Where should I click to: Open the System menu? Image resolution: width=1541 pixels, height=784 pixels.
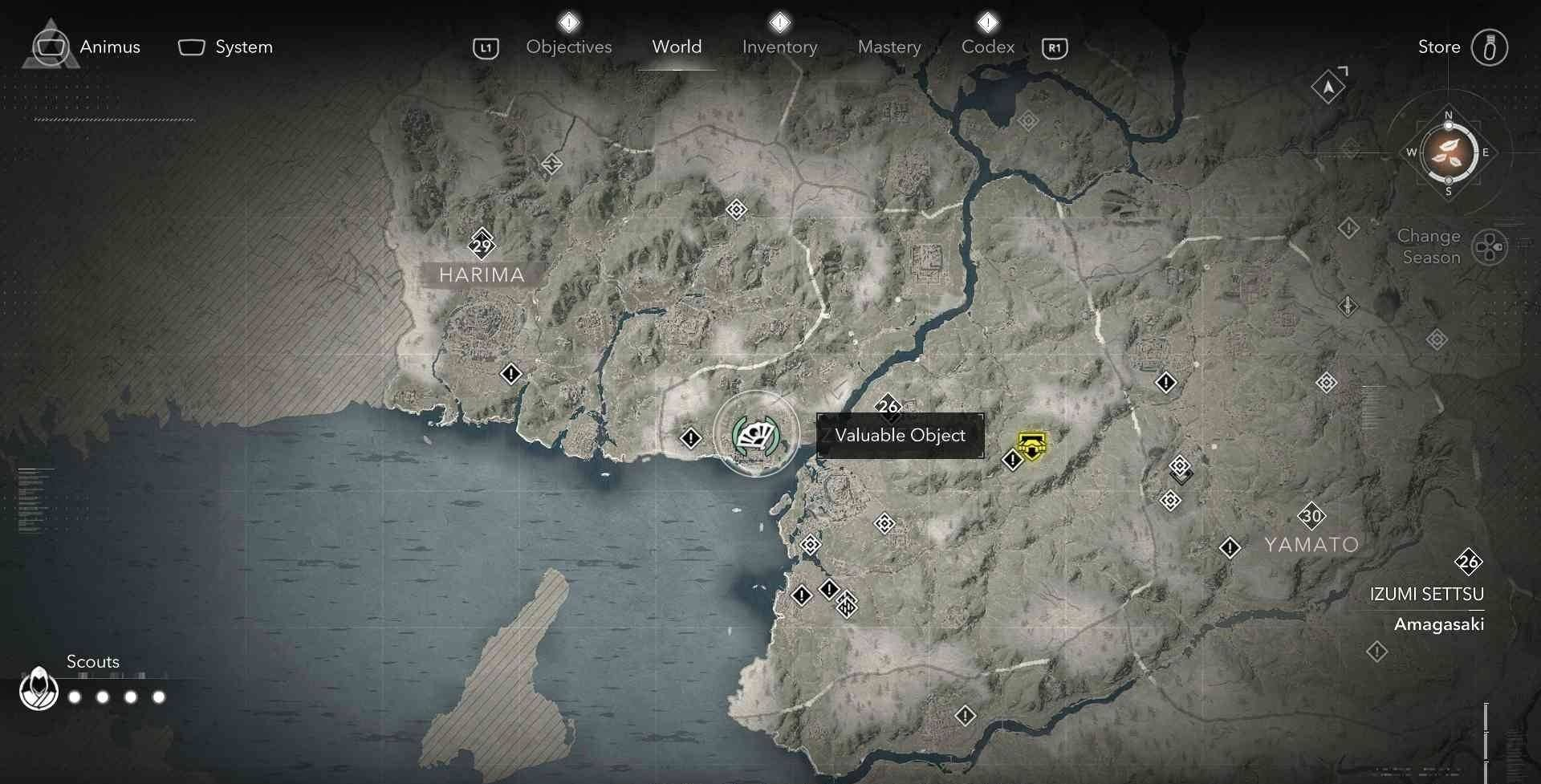[x=226, y=47]
